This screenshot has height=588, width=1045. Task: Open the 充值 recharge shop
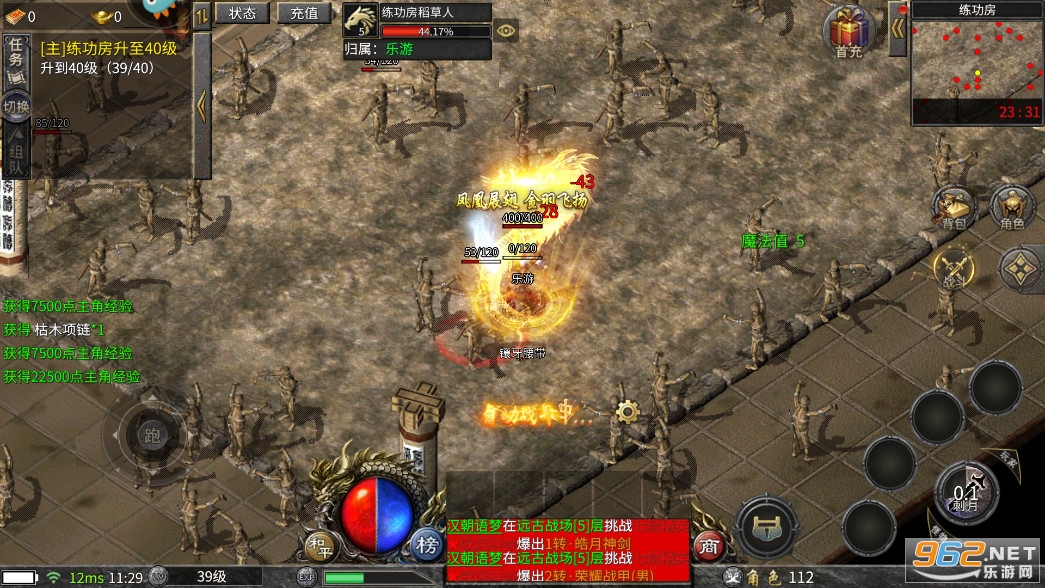(304, 13)
